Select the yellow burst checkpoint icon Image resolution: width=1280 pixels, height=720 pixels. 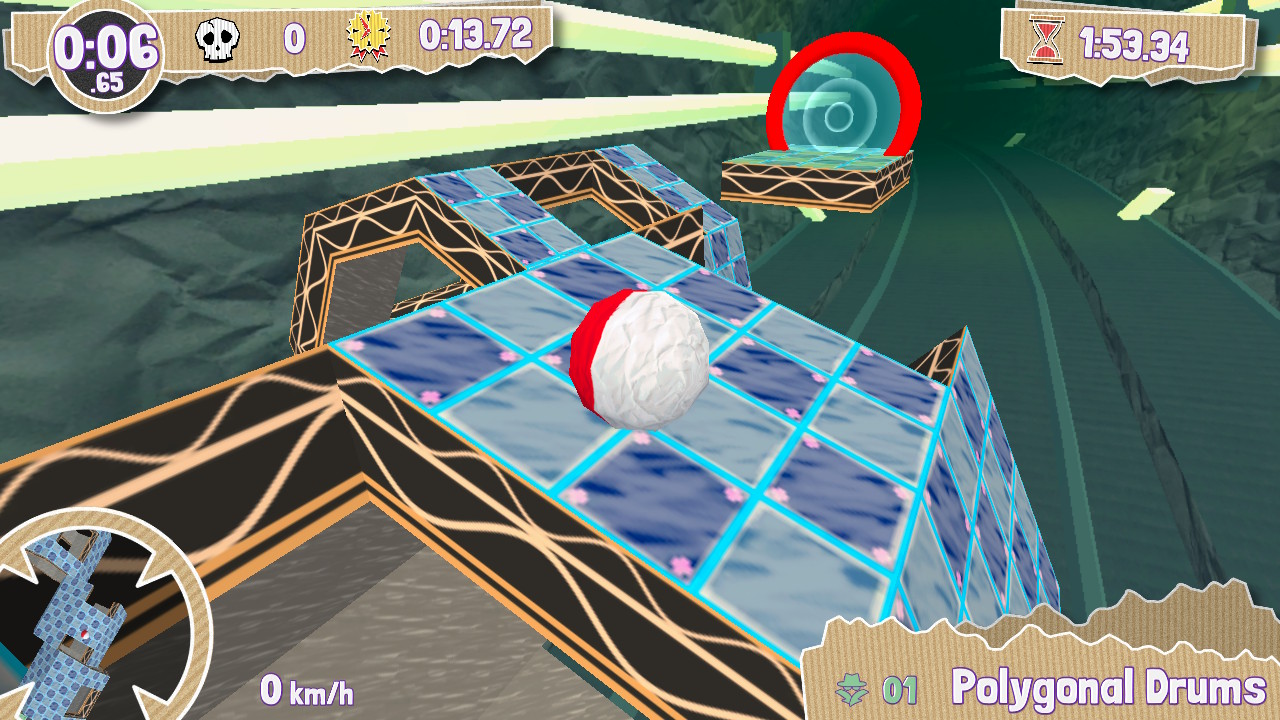365,37
